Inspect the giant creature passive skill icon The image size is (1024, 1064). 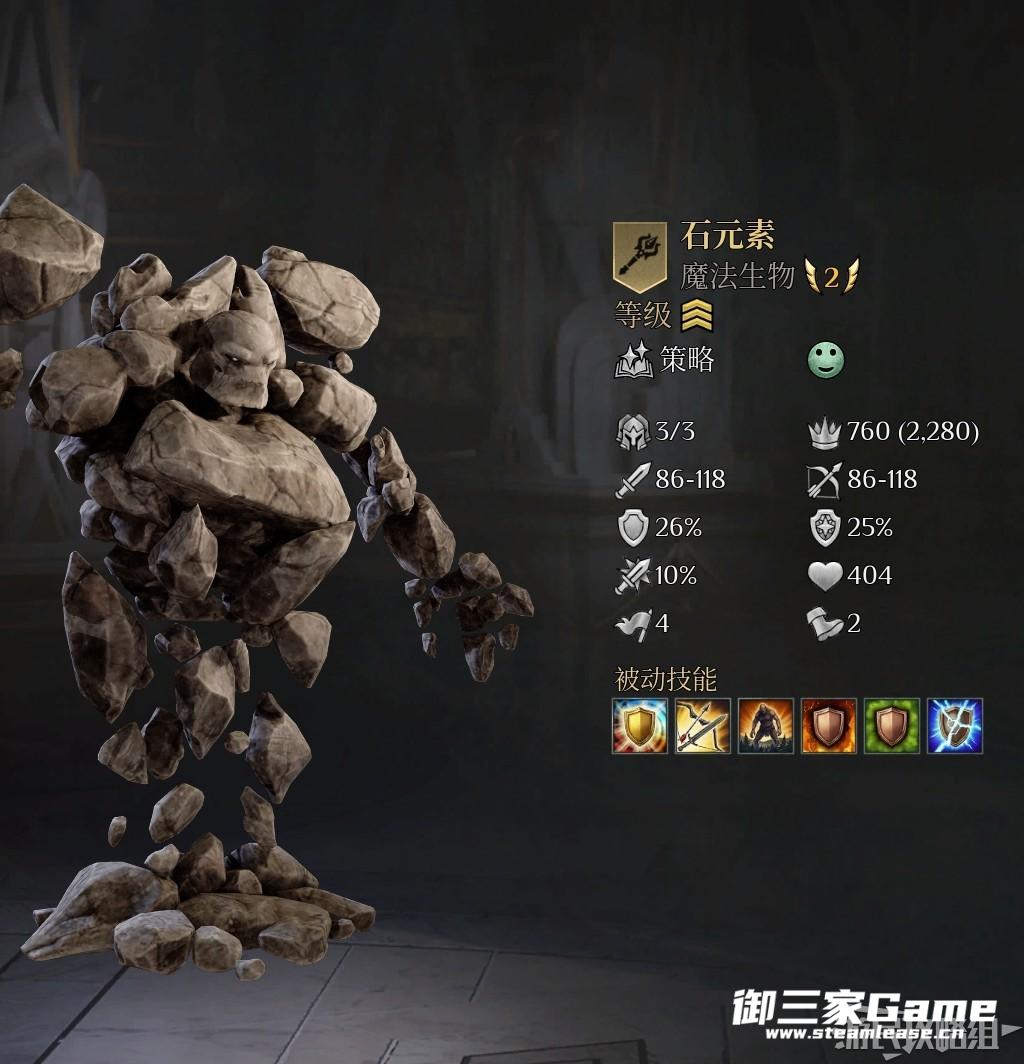pyautogui.click(x=766, y=726)
